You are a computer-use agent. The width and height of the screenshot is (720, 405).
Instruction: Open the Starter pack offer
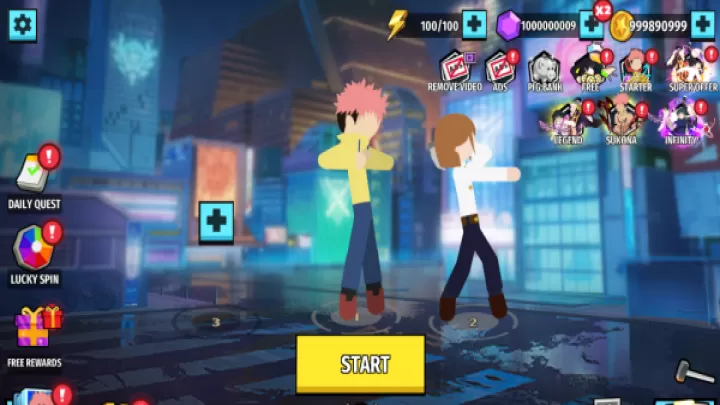634,68
